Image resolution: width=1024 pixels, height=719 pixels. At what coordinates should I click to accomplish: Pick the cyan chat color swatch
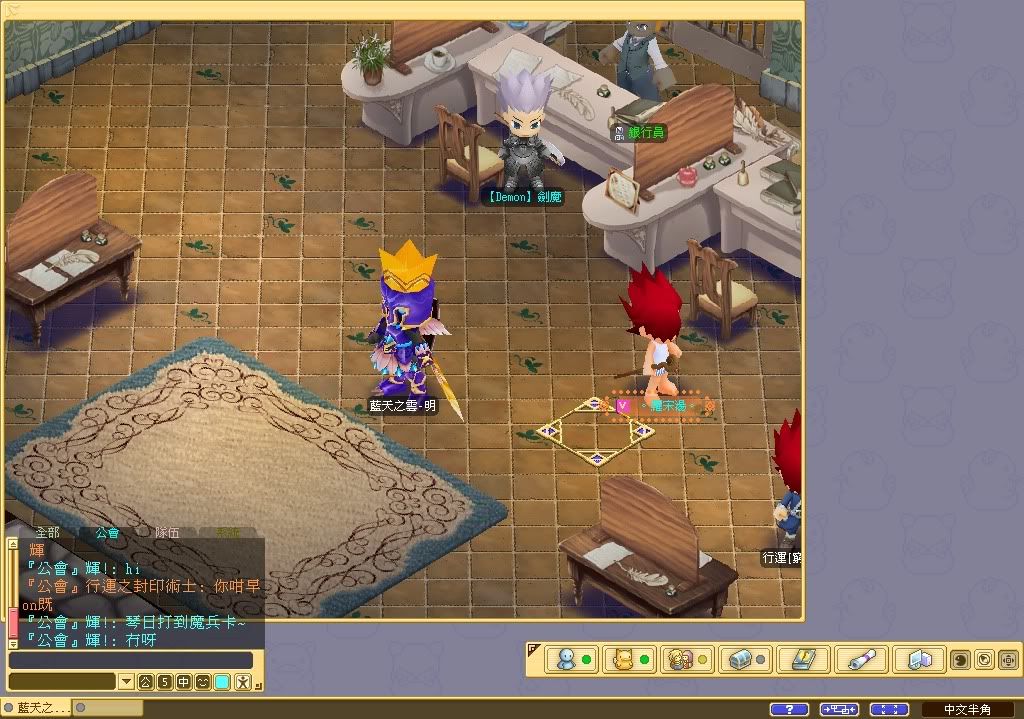[221, 682]
